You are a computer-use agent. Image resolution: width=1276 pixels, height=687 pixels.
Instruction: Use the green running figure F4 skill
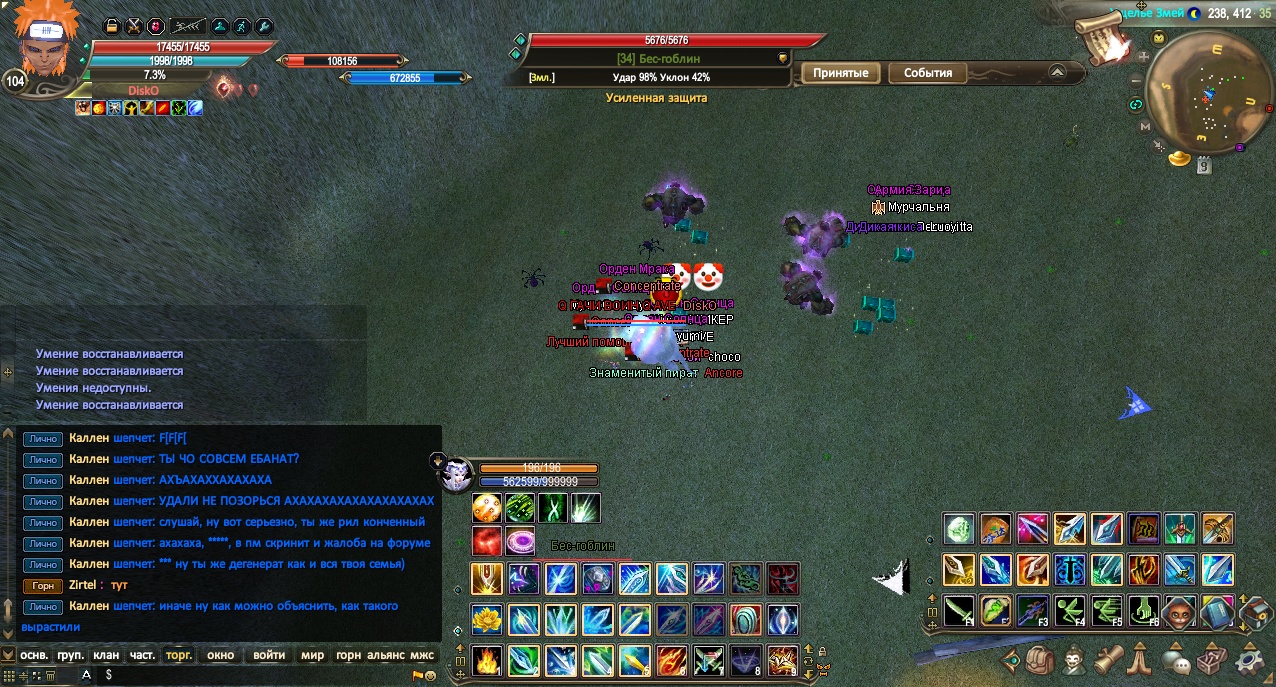[x=1068, y=609]
